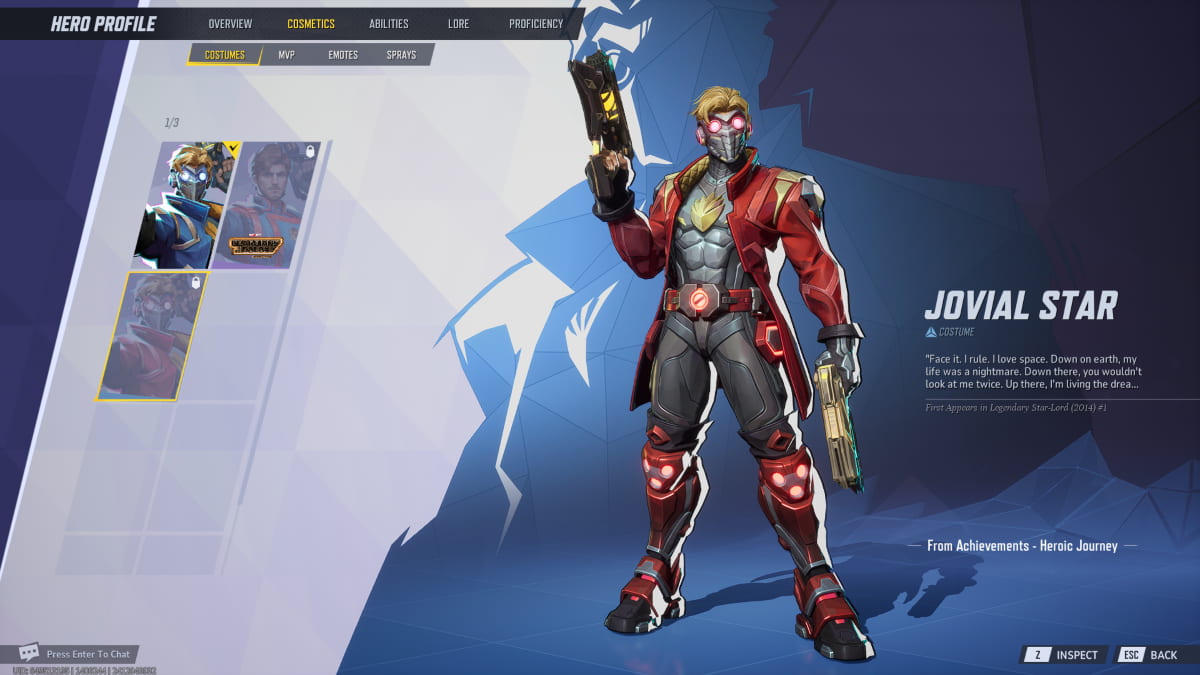Click the Inspect button
The image size is (1200, 675).
pos(1064,655)
